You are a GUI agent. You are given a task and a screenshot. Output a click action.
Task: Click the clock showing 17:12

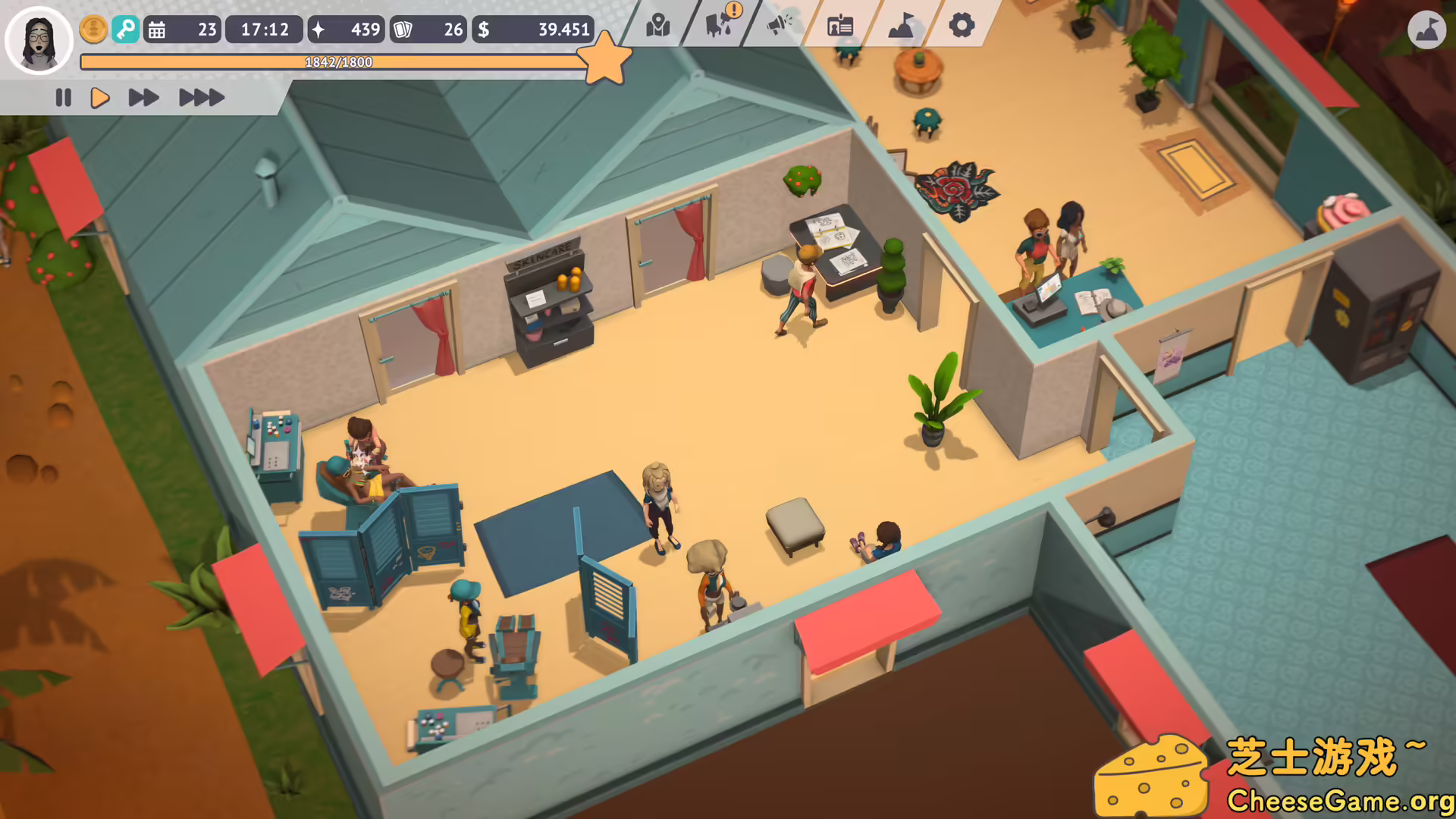[x=264, y=30]
